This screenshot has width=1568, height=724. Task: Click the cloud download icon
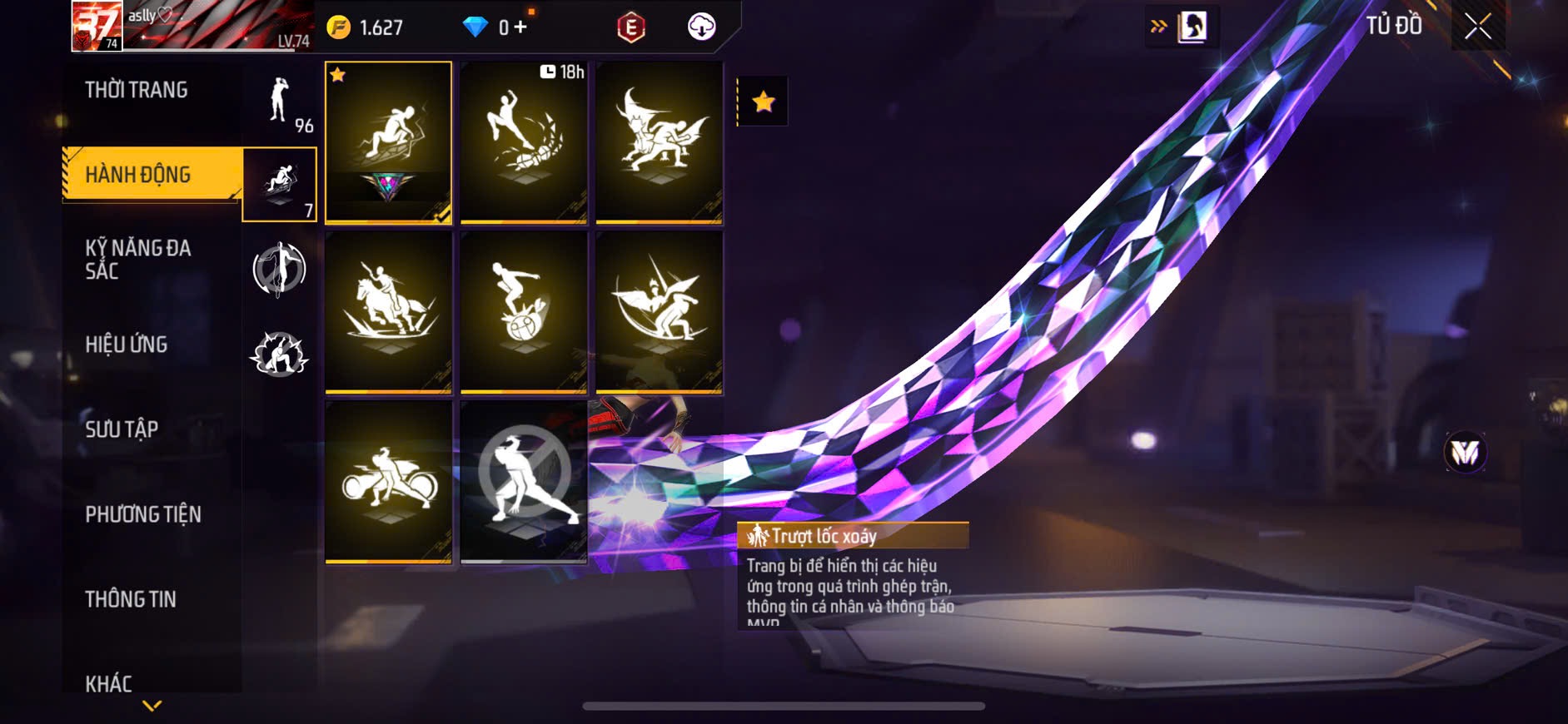(701, 27)
